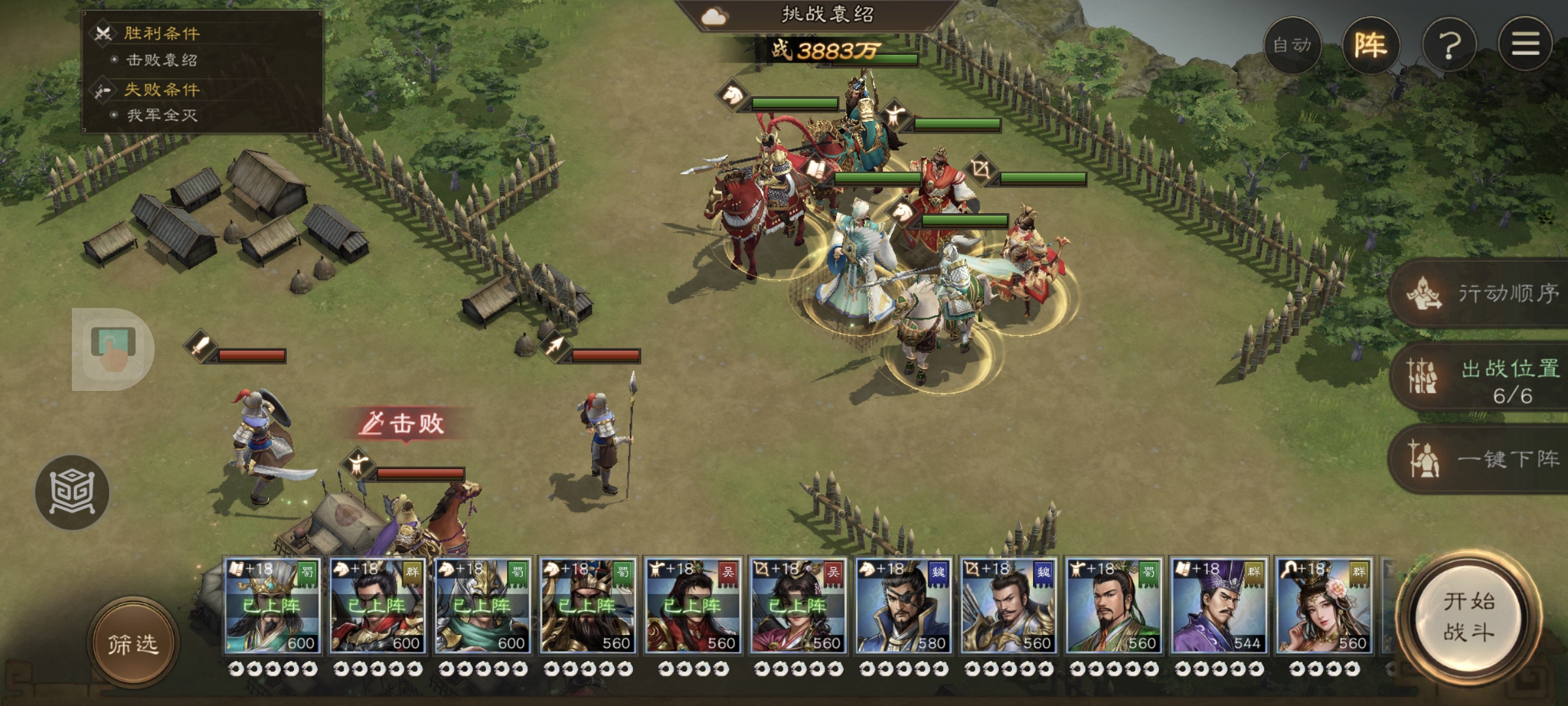Open the floating touch-screen overlay widget

(112, 349)
